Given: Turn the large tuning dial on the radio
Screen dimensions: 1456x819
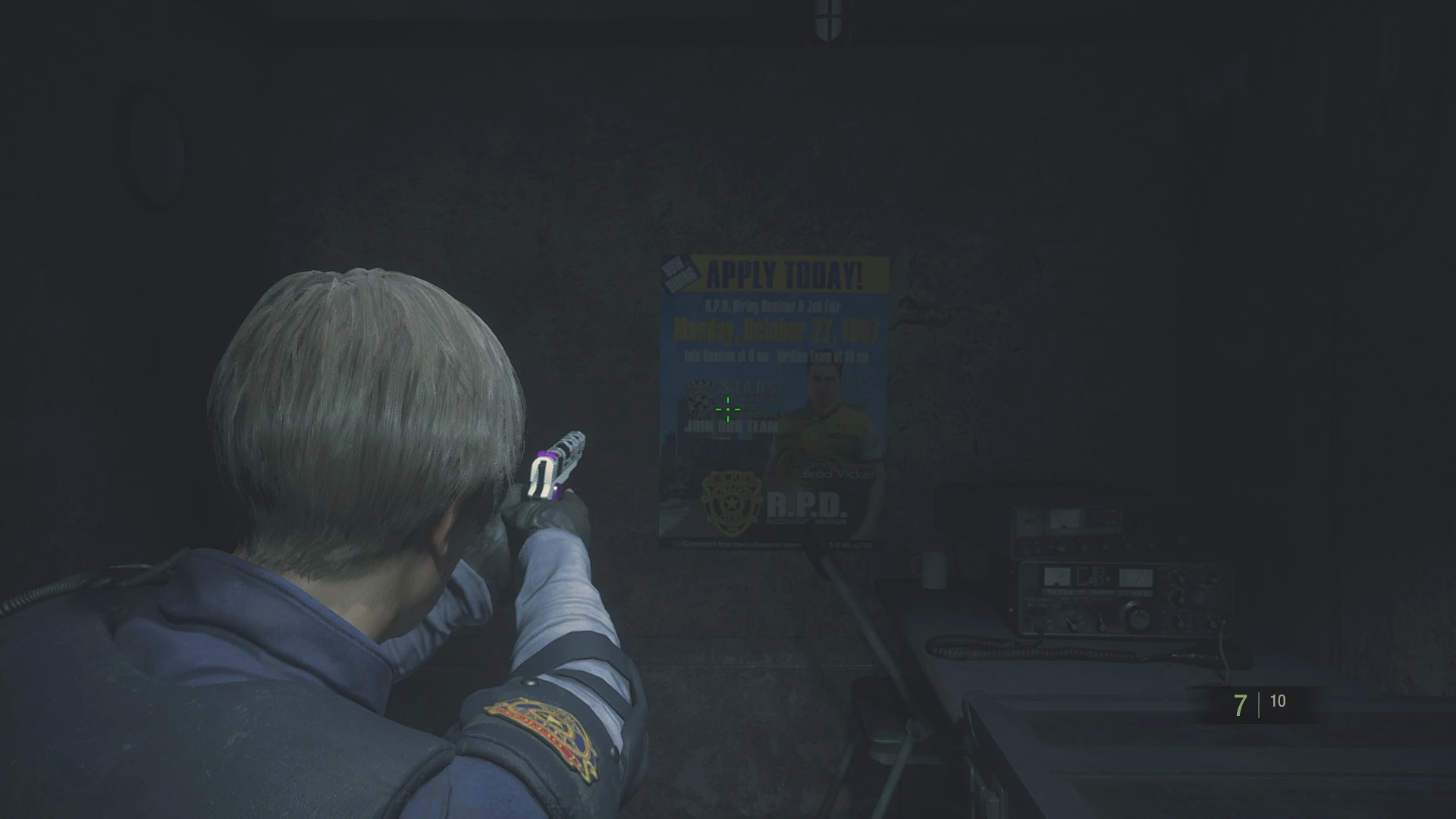Looking at the screenshot, I should [x=1139, y=617].
